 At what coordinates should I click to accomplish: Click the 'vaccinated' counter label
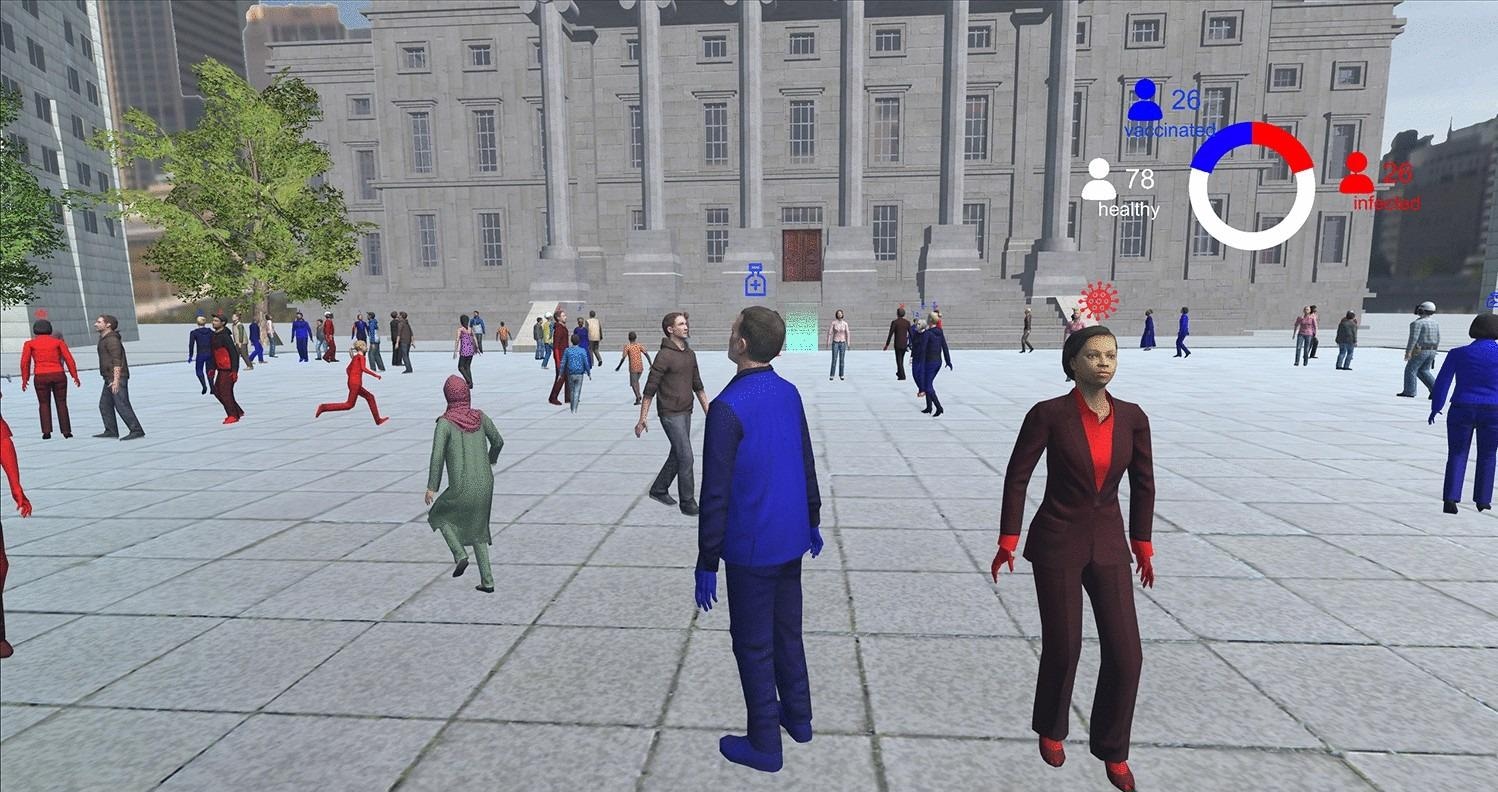click(x=1168, y=129)
